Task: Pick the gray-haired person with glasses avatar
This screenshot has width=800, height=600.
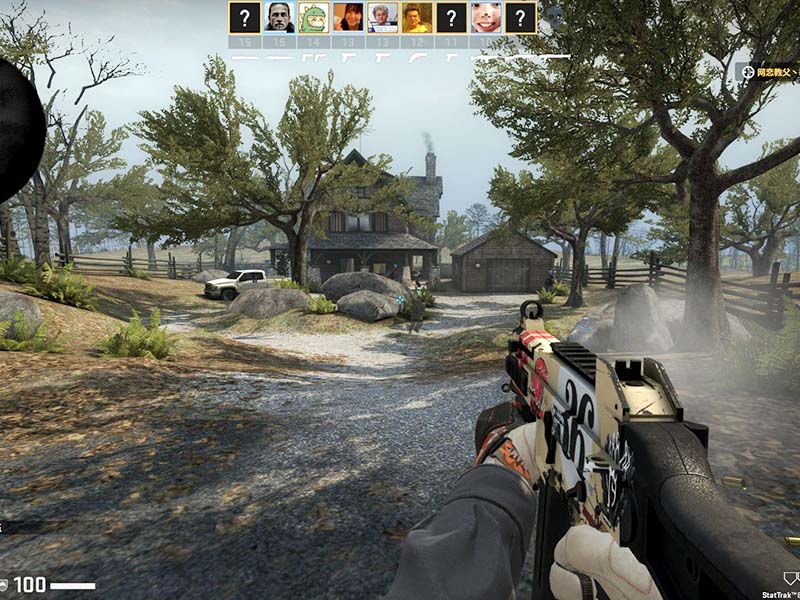Action: coord(383,17)
